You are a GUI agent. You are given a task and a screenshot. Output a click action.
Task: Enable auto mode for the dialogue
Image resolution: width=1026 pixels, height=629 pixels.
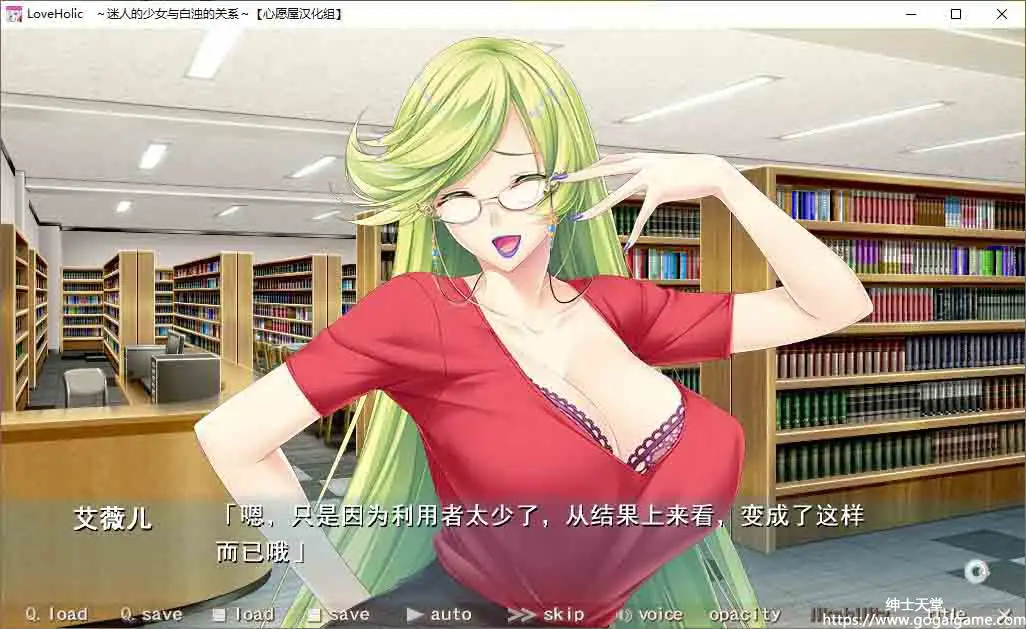coord(439,614)
